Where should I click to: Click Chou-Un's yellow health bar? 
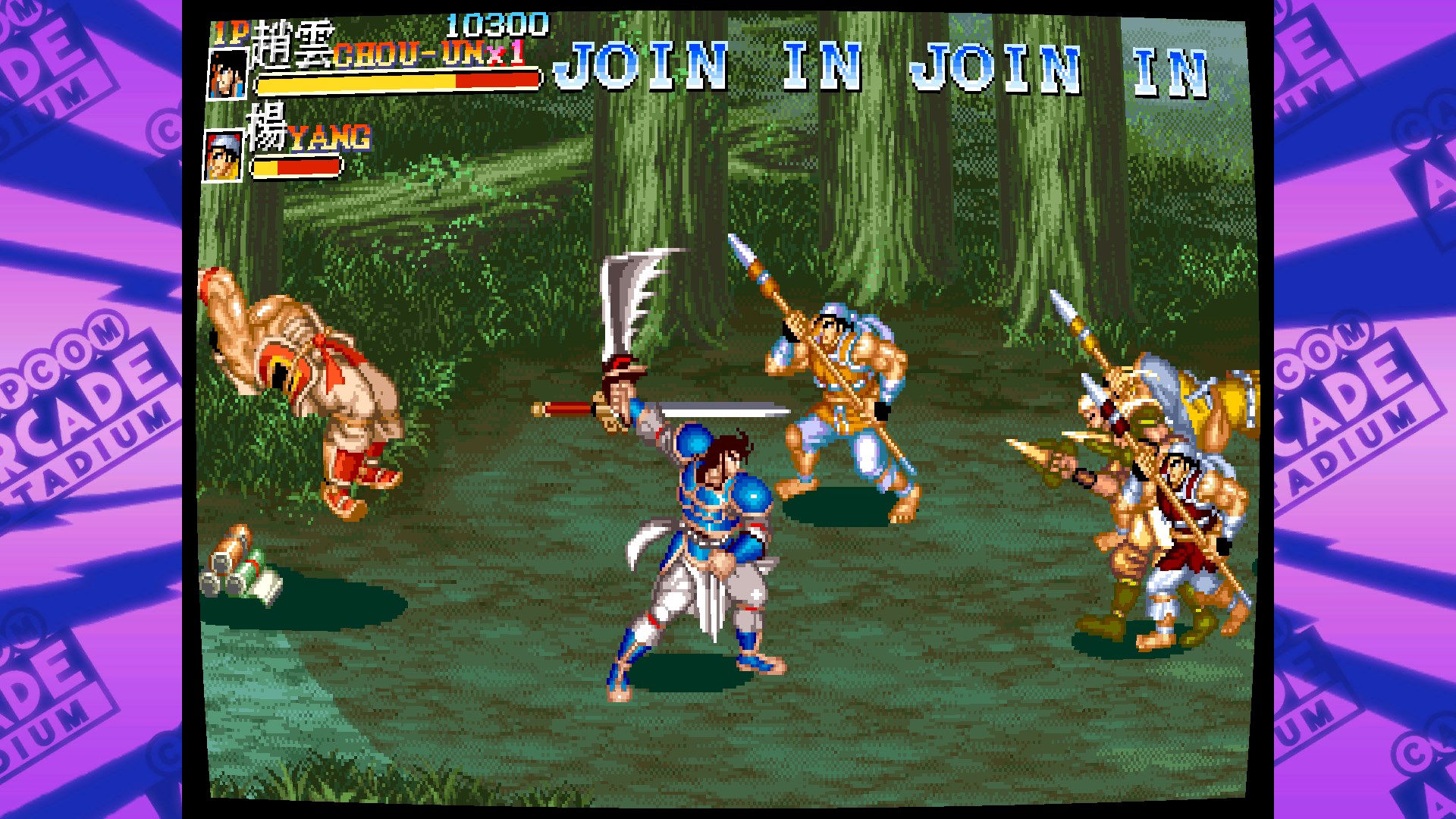click(x=356, y=80)
